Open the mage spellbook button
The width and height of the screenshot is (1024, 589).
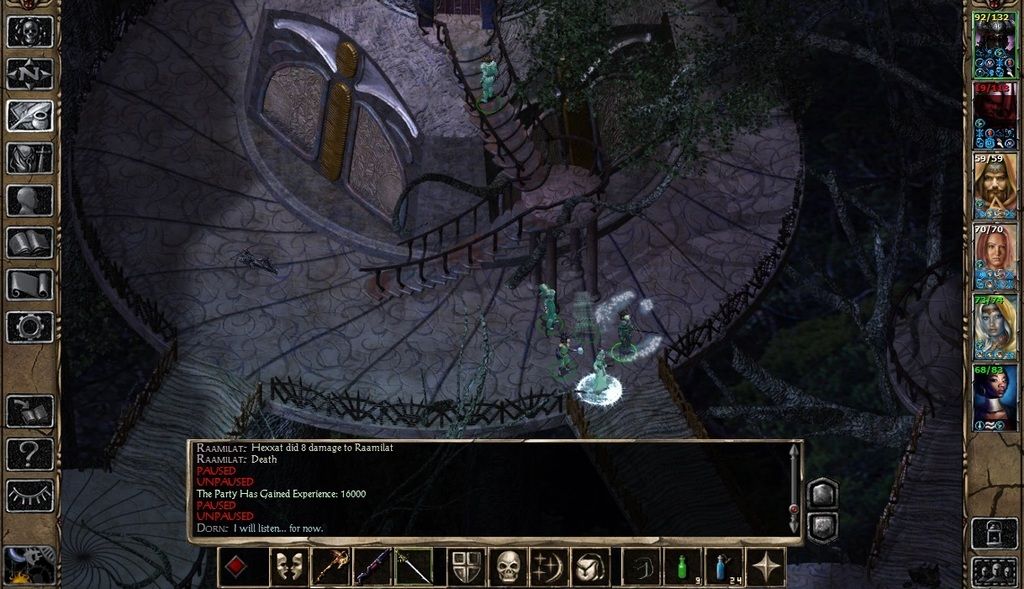click(30, 242)
